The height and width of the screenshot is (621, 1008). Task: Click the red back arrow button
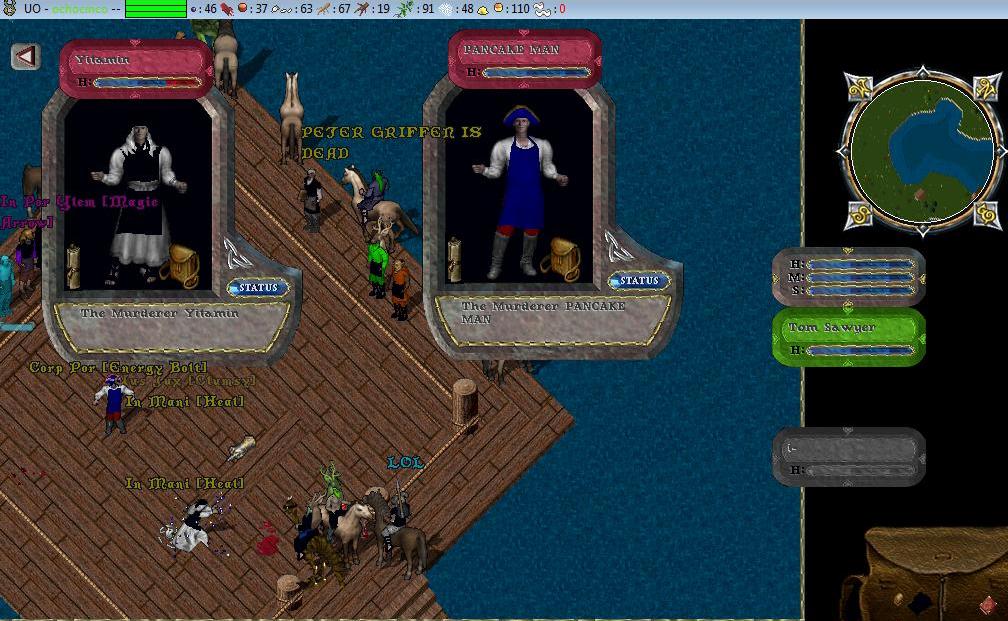click(26, 56)
